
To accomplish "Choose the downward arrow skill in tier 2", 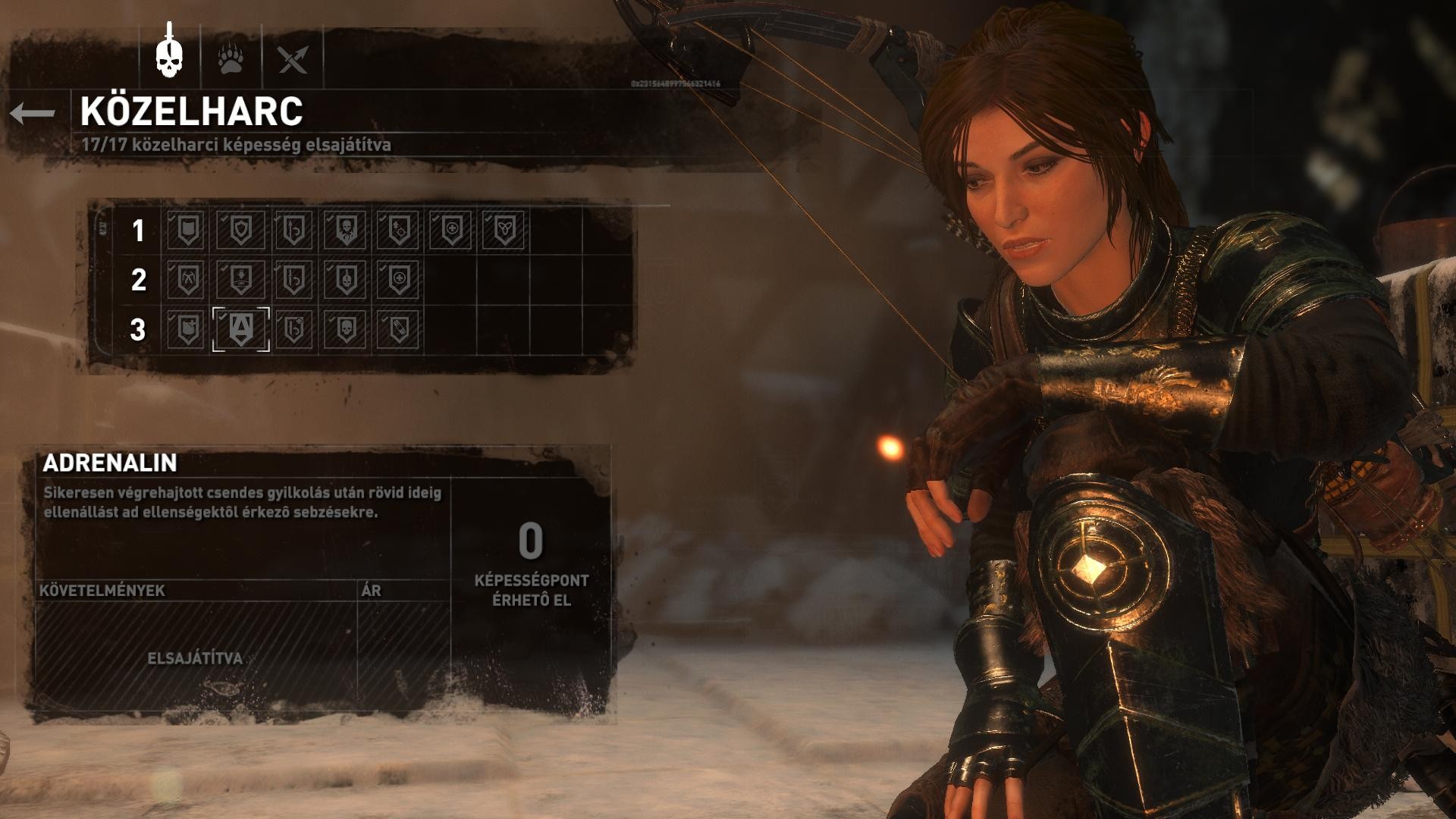I will [240, 279].
